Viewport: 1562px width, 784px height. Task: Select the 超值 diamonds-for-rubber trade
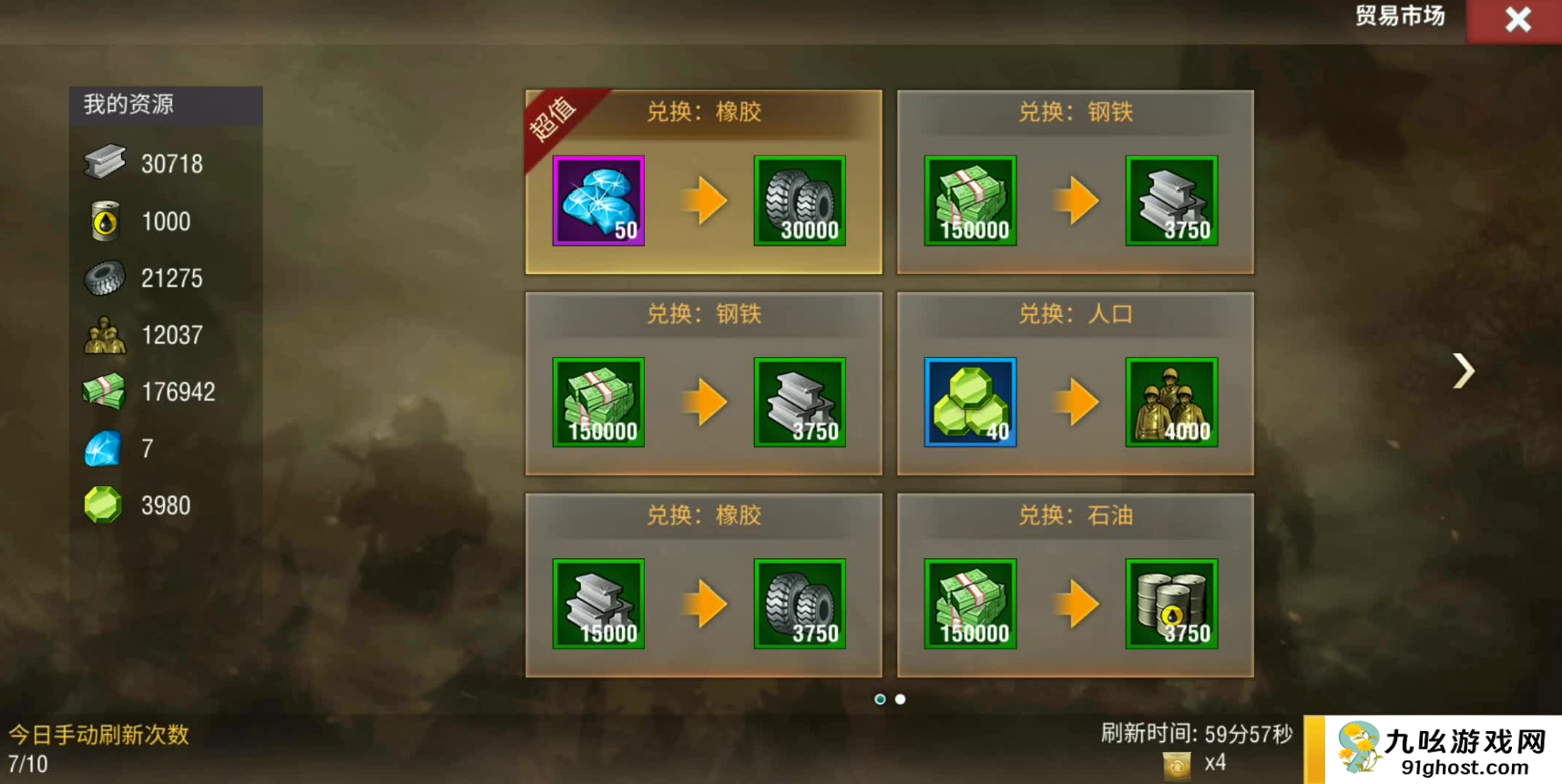tap(703, 182)
